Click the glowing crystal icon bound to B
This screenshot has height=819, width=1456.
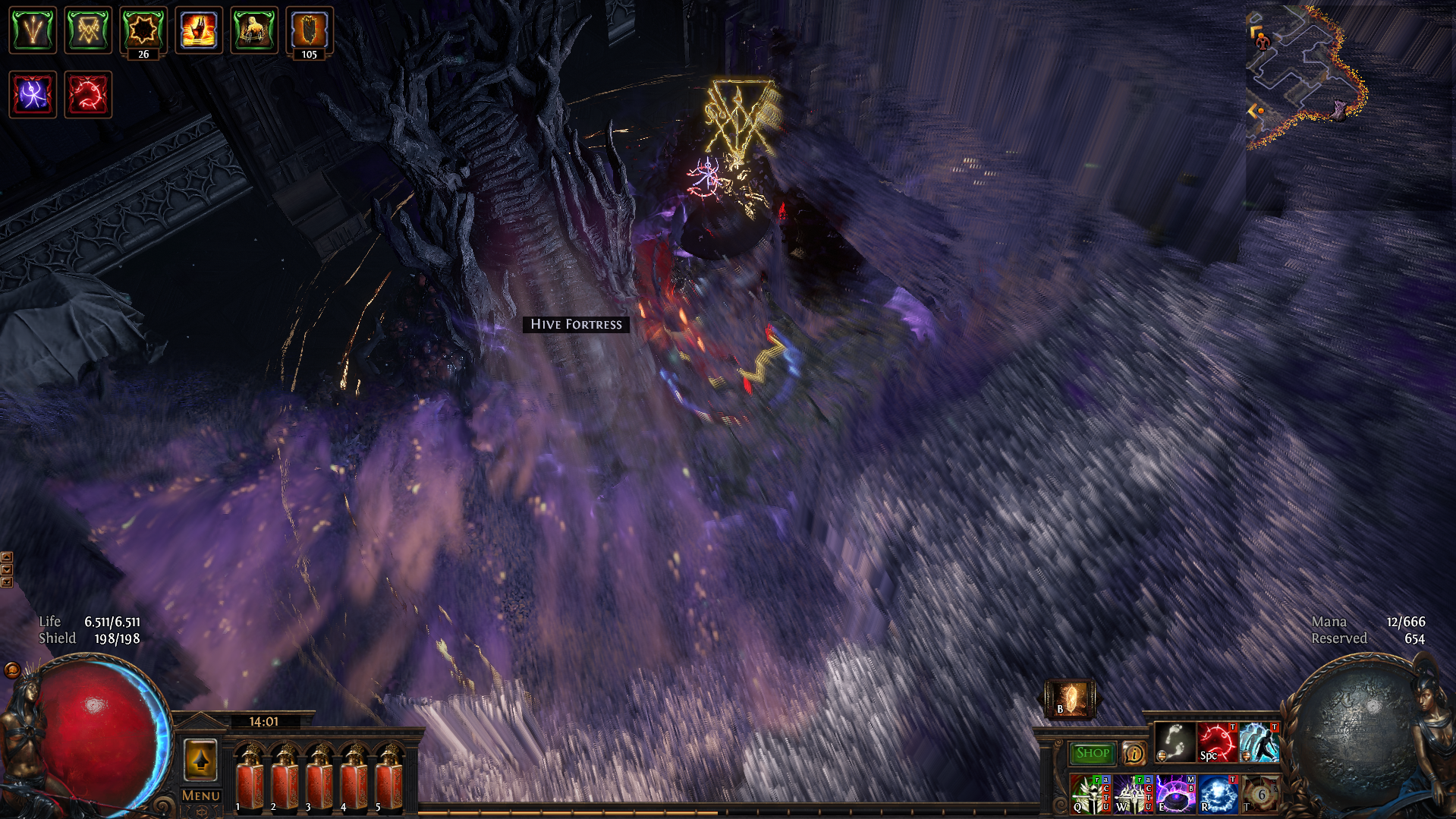pyautogui.click(x=1070, y=698)
